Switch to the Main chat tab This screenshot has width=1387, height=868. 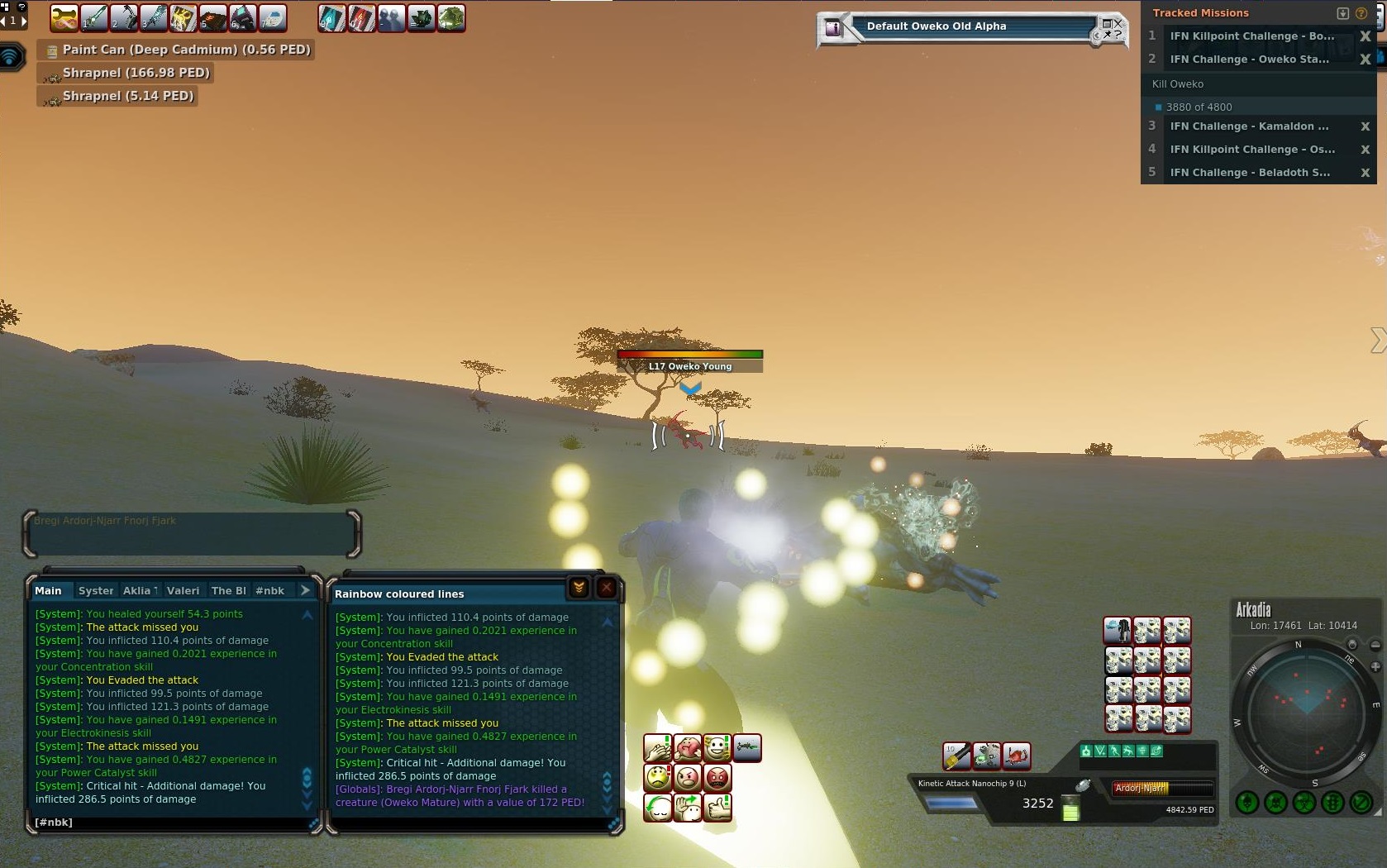point(48,590)
